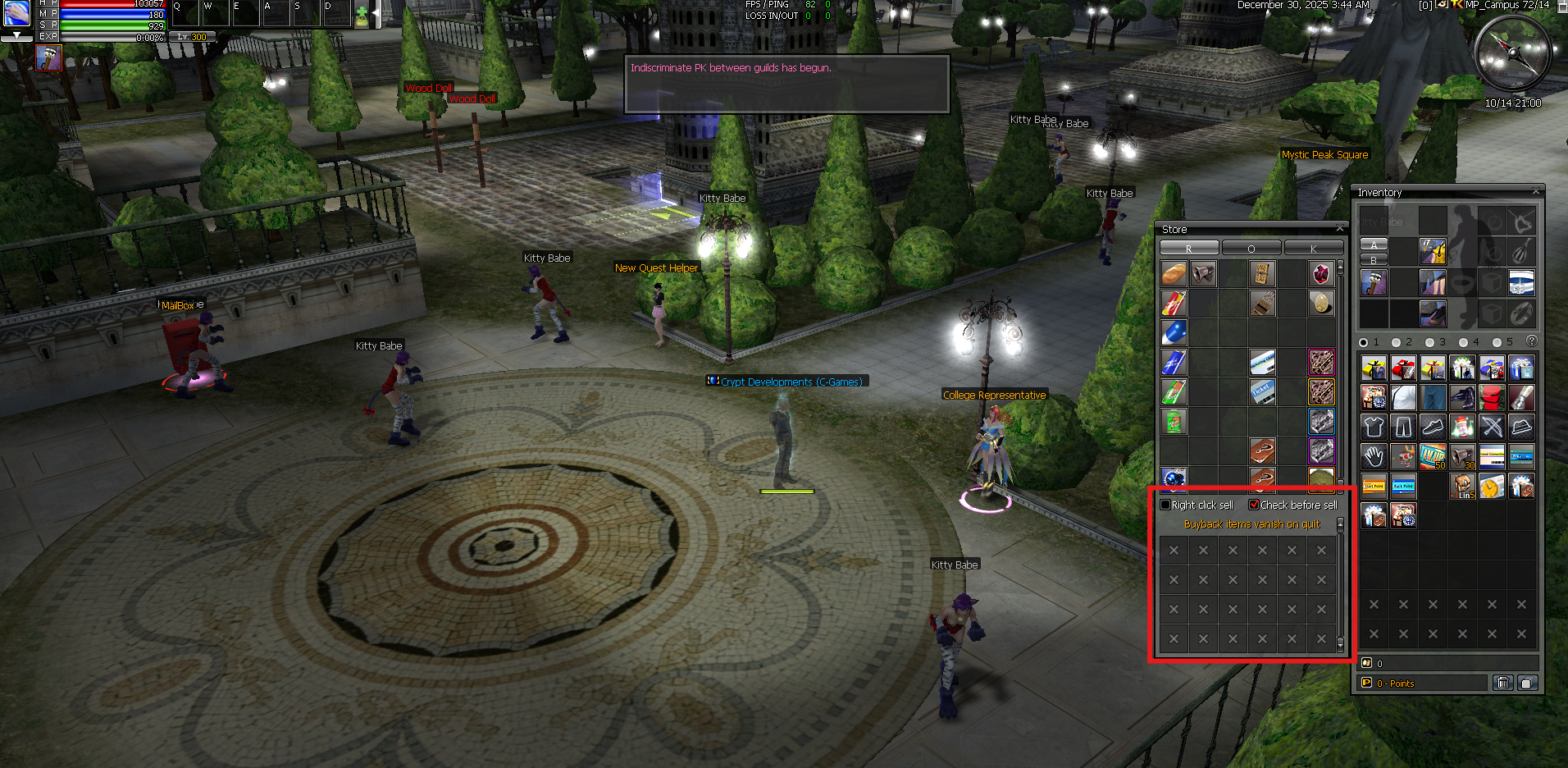1568x768 pixels.
Task: Choose equipment set B in the inventory
Action: click(1374, 260)
